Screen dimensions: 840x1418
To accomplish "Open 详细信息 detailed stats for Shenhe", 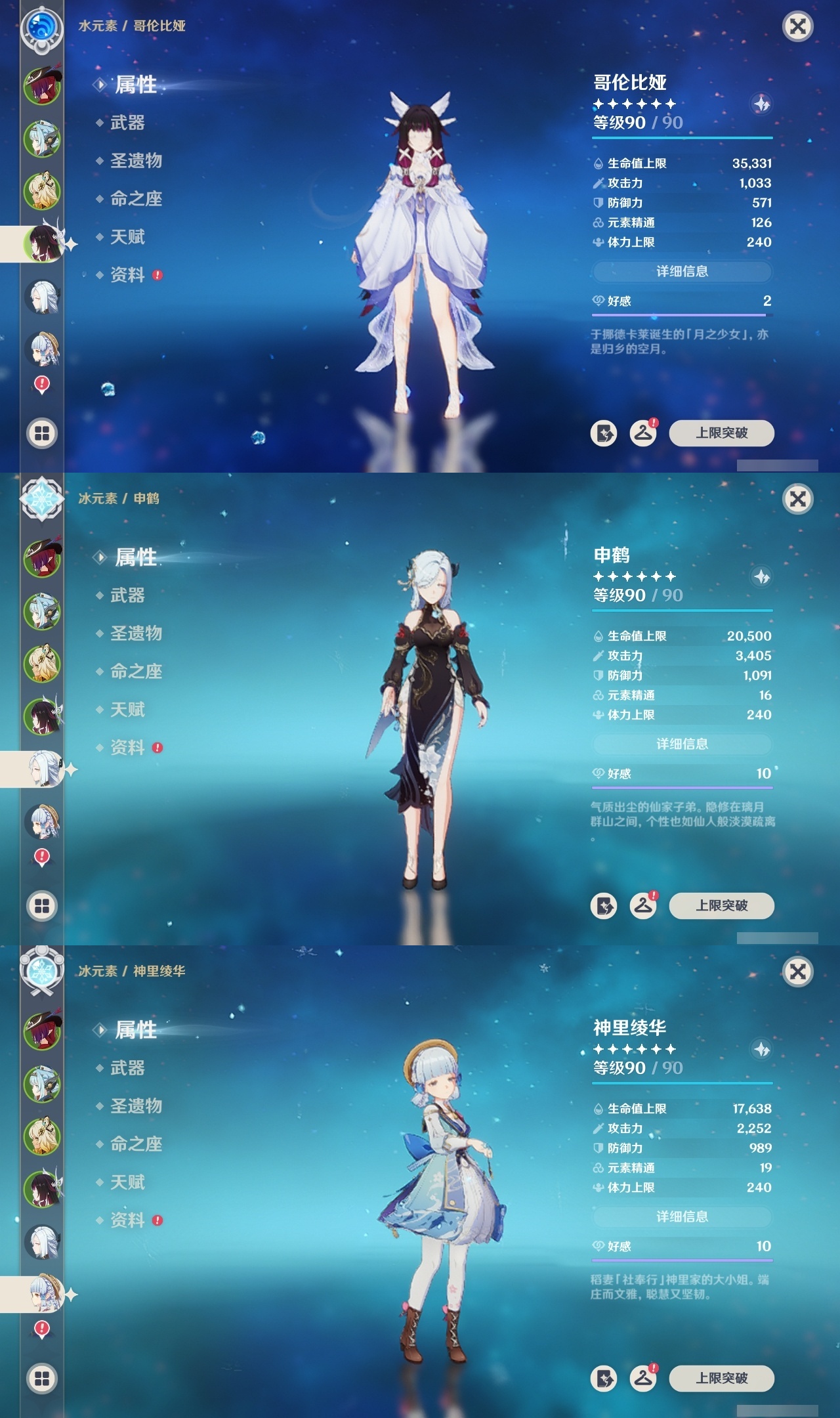I will tap(682, 744).
